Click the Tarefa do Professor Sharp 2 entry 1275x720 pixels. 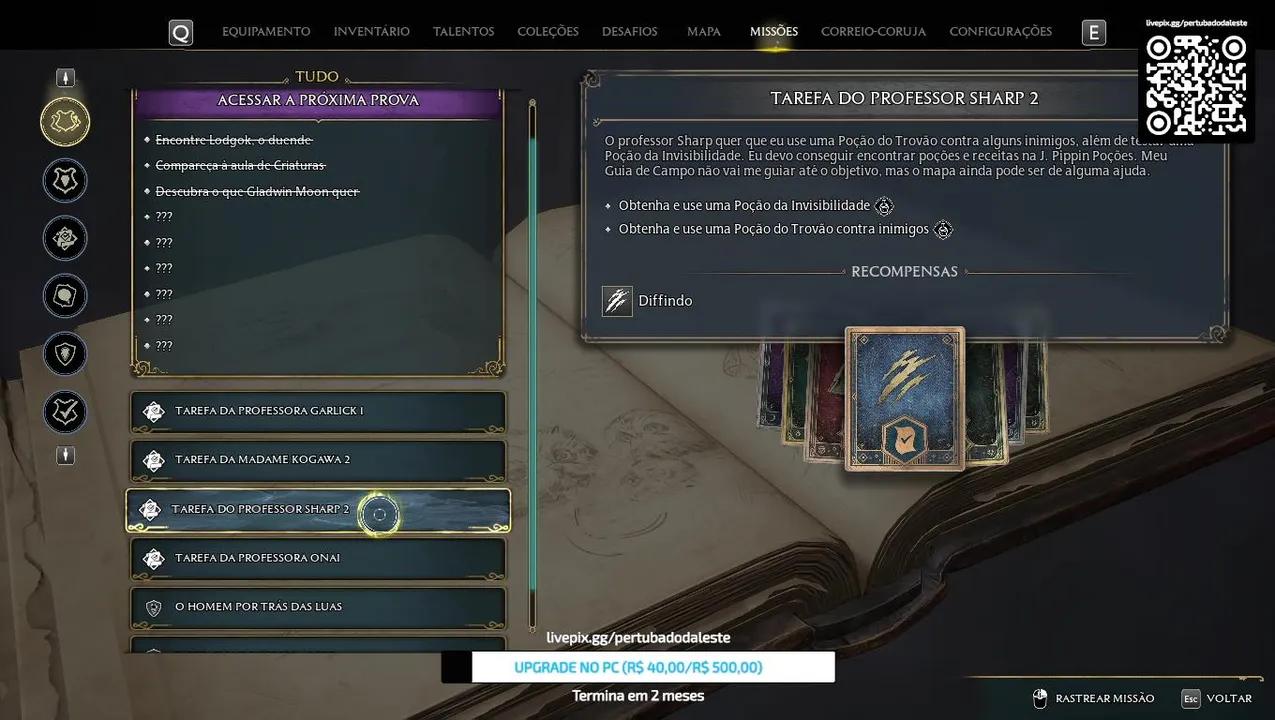318,510
